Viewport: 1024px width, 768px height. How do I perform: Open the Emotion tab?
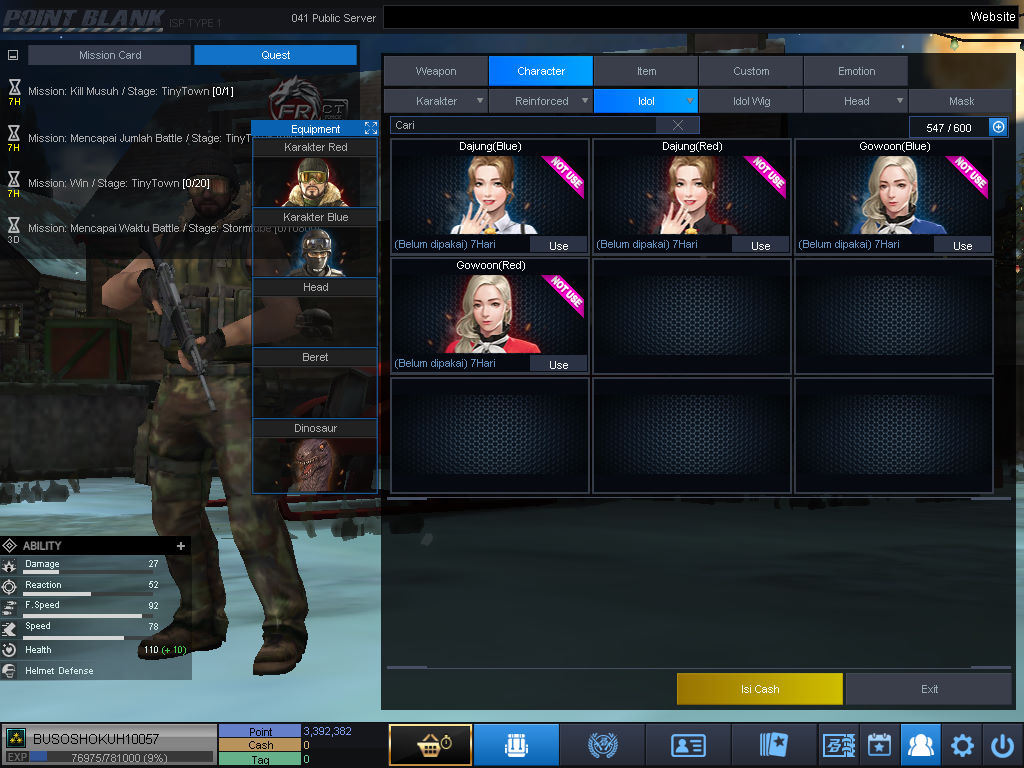856,71
